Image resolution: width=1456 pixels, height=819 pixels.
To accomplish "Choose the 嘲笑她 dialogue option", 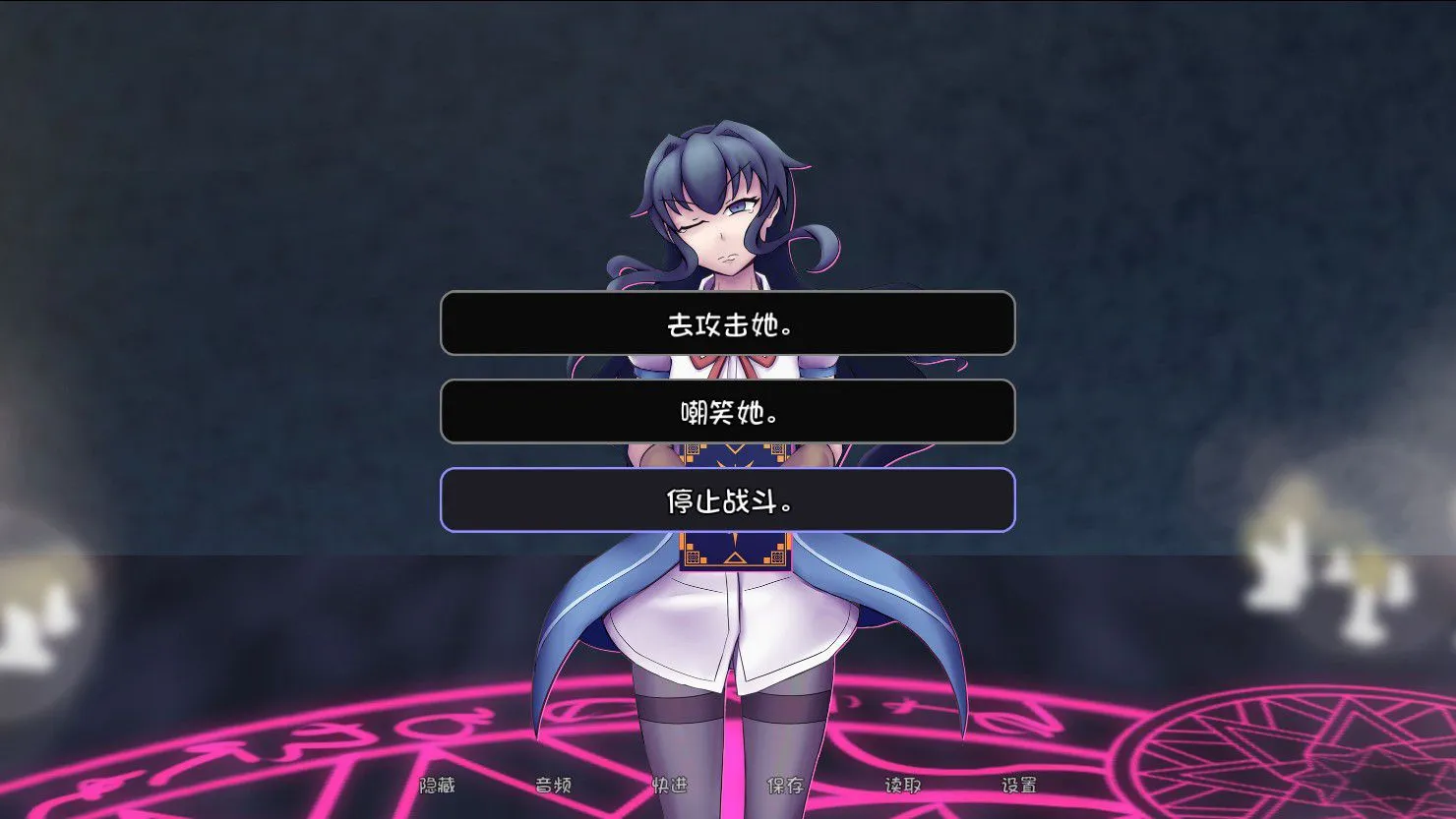I will click(x=728, y=412).
